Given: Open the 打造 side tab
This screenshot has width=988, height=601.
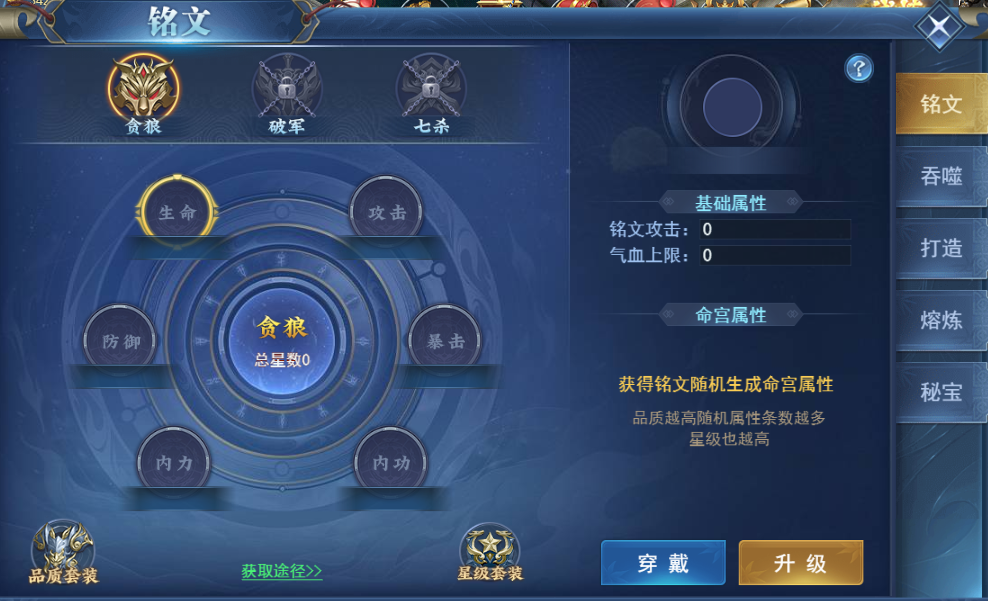Looking at the screenshot, I should (x=940, y=248).
